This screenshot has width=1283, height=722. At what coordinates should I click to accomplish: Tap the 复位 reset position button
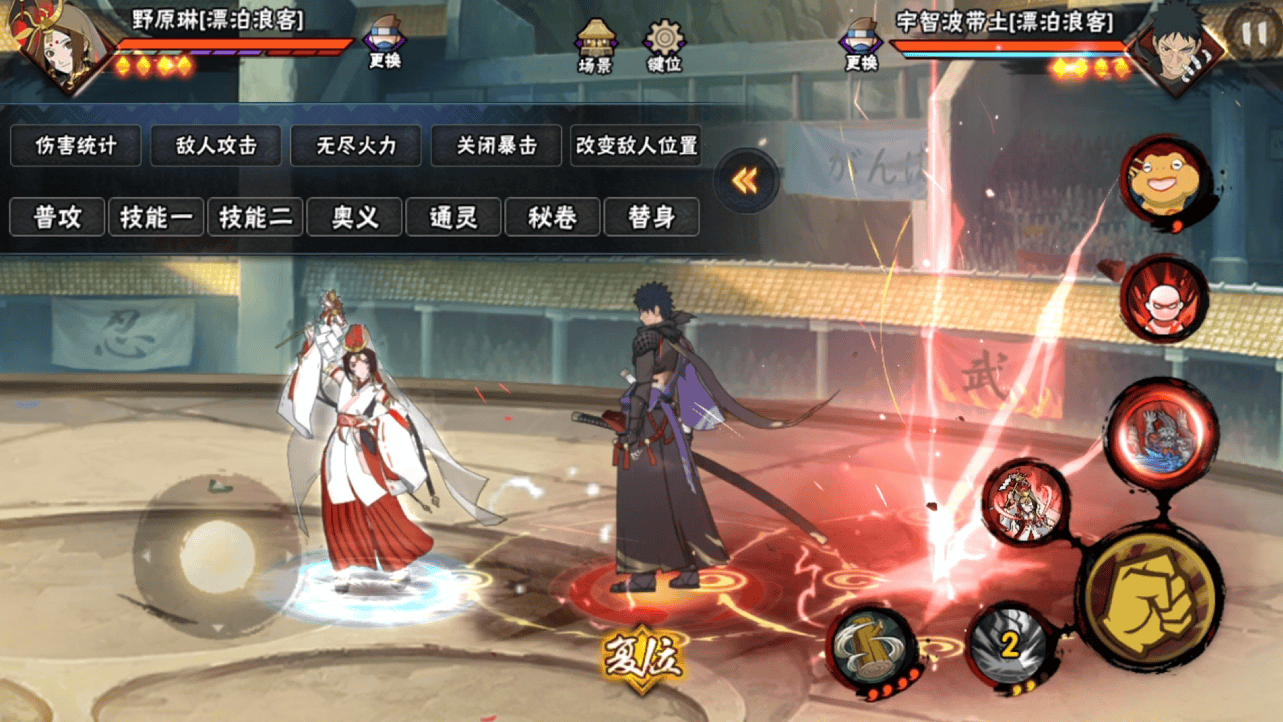click(642, 659)
